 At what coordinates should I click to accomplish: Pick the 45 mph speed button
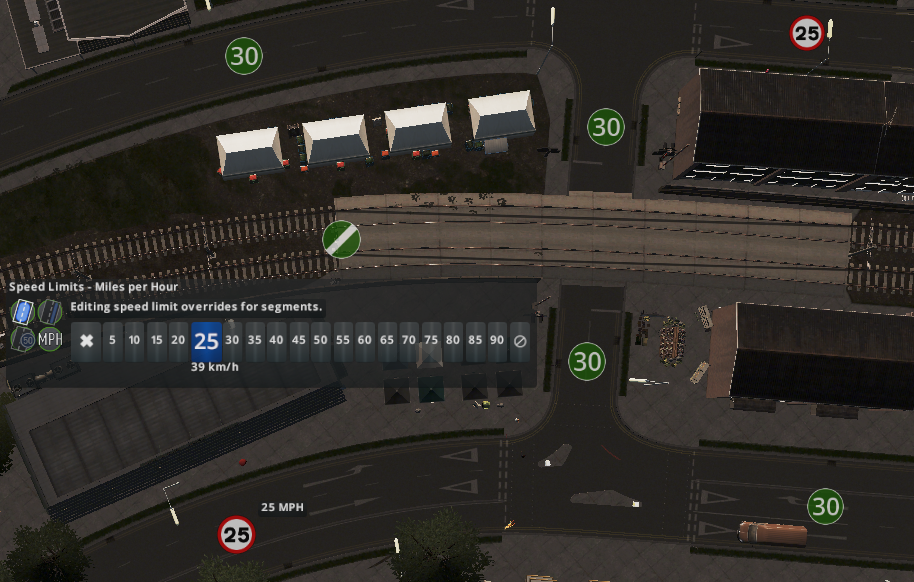pos(299,340)
